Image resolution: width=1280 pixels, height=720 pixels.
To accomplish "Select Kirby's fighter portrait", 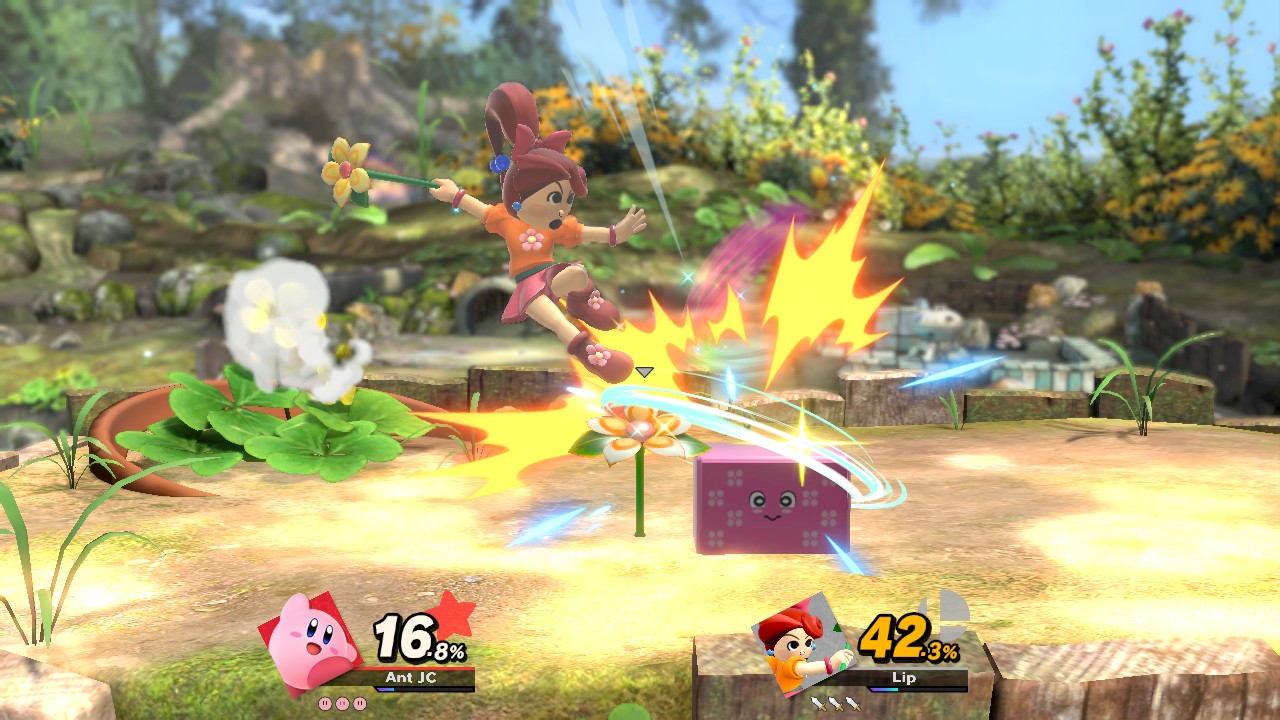I will tap(312, 643).
